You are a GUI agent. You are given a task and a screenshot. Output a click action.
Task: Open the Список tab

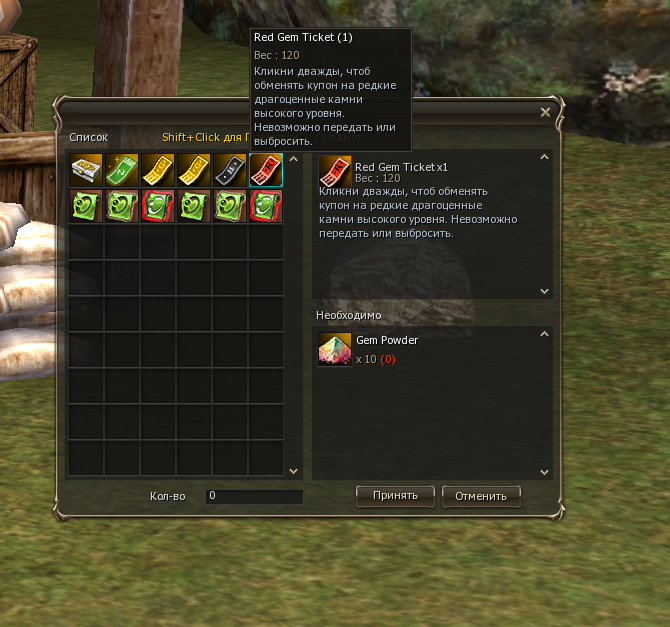pyautogui.click(x=88, y=138)
